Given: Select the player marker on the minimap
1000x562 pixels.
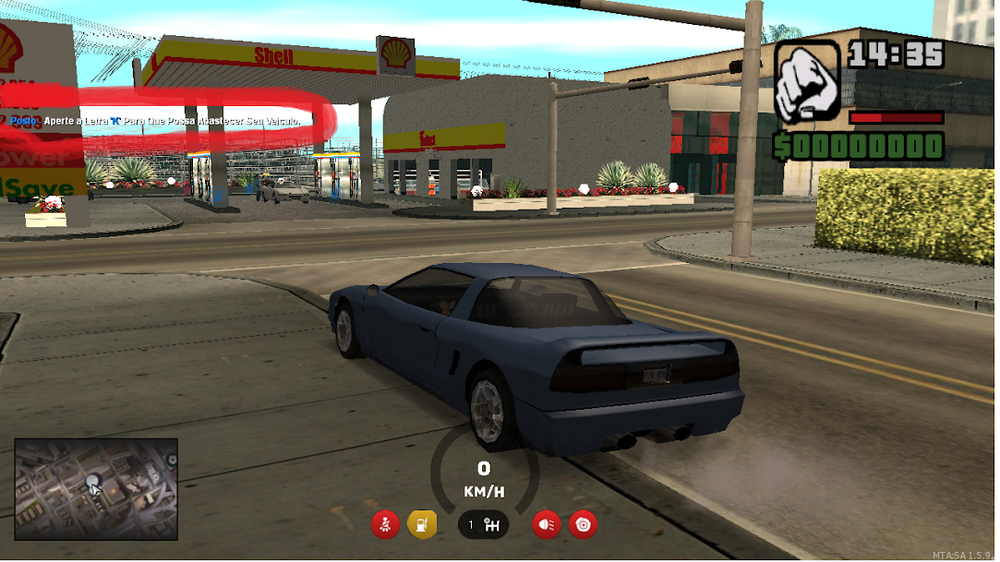Looking at the screenshot, I should (x=94, y=485).
